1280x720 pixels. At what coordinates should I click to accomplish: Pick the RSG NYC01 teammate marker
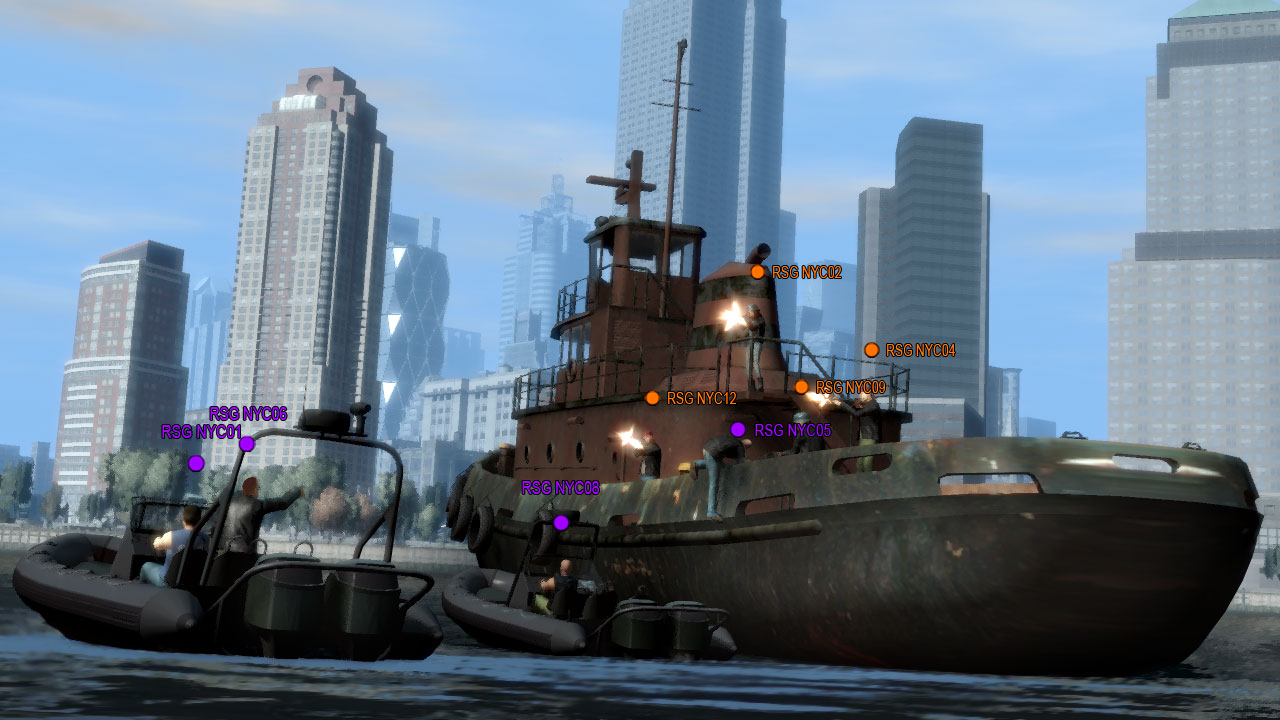click(196, 463)
